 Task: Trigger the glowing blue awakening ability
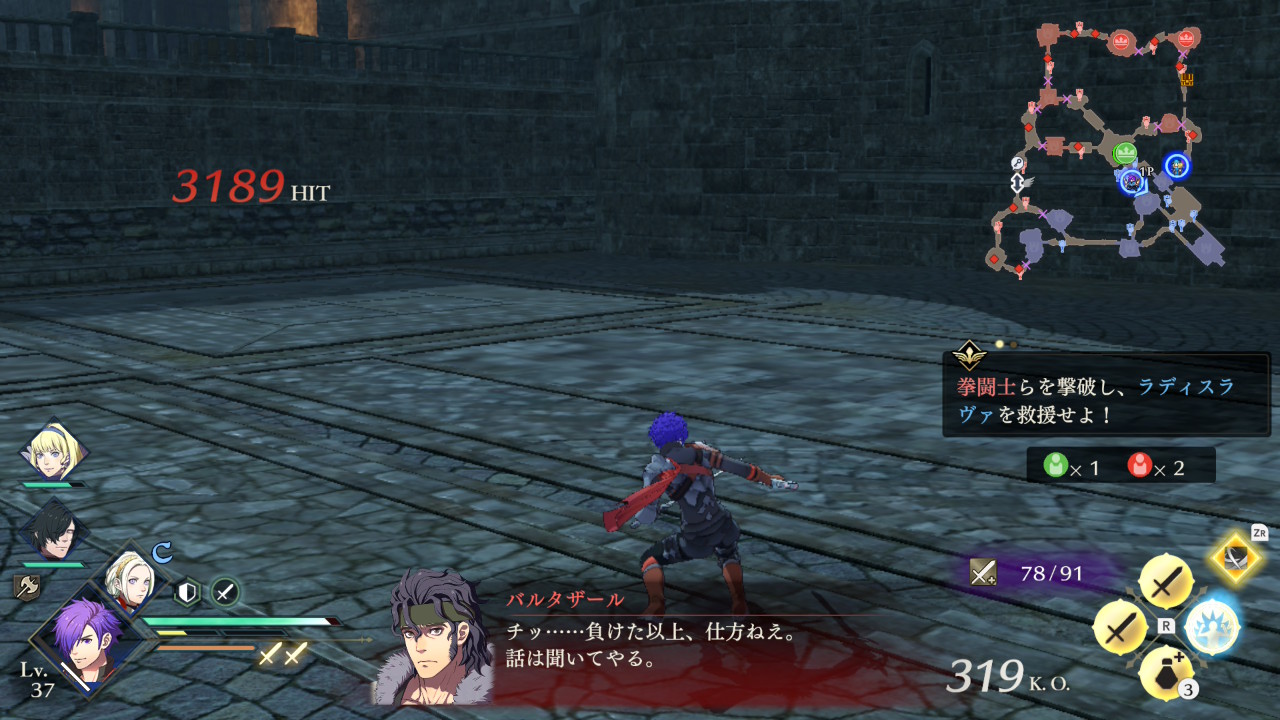point(1211,627)
